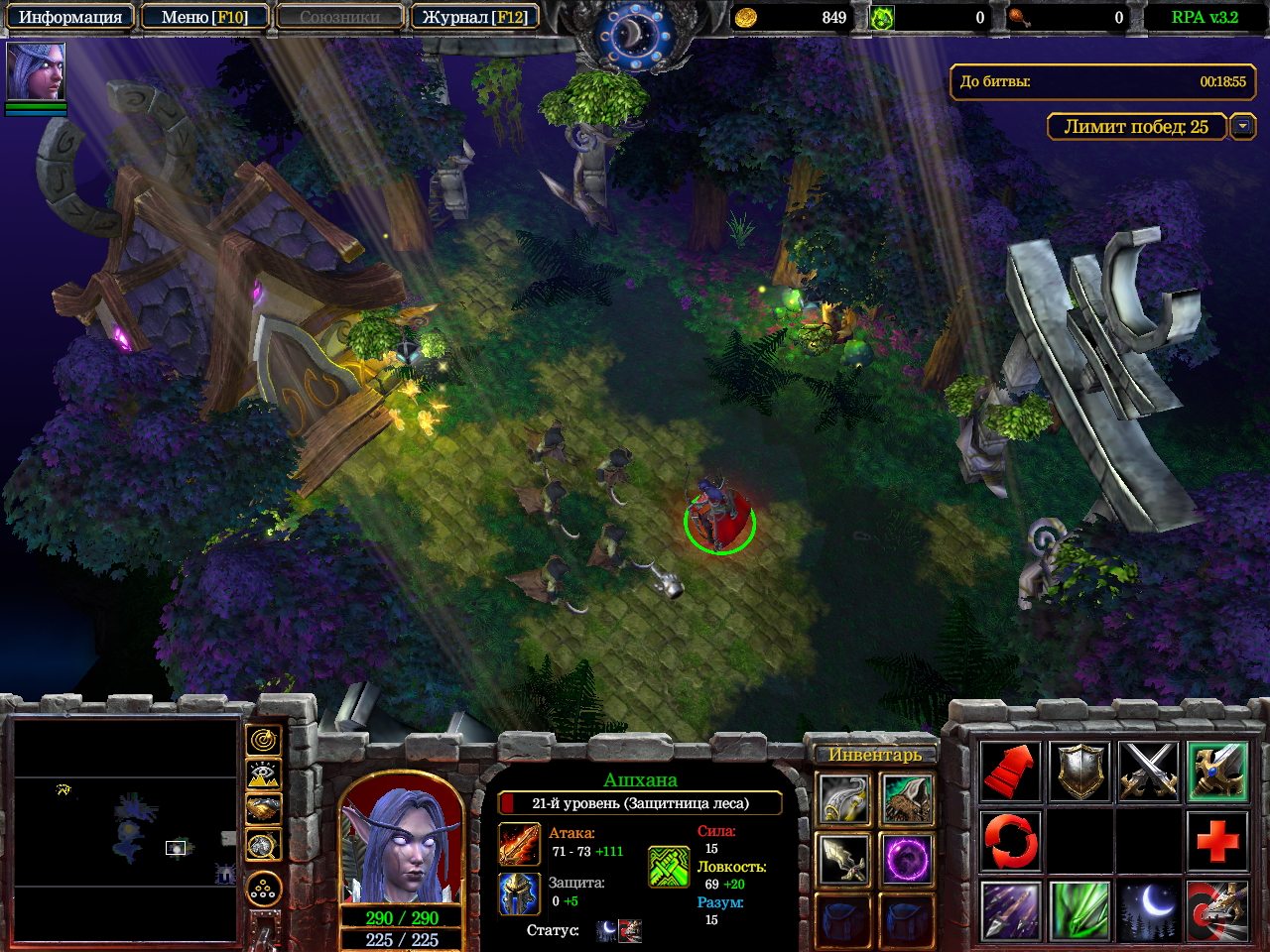
Task: Activate the shield Hold Position command
Action: tap(1079, 771)
